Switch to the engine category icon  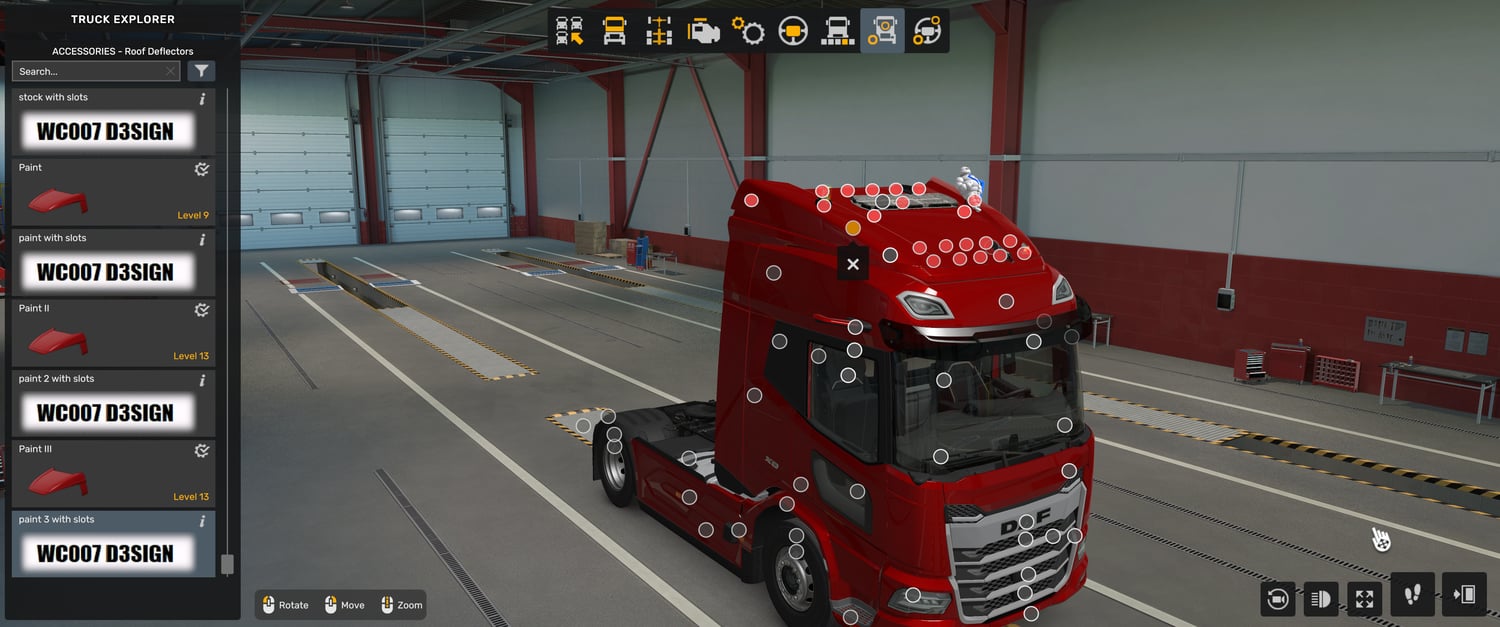pos(703,31)
